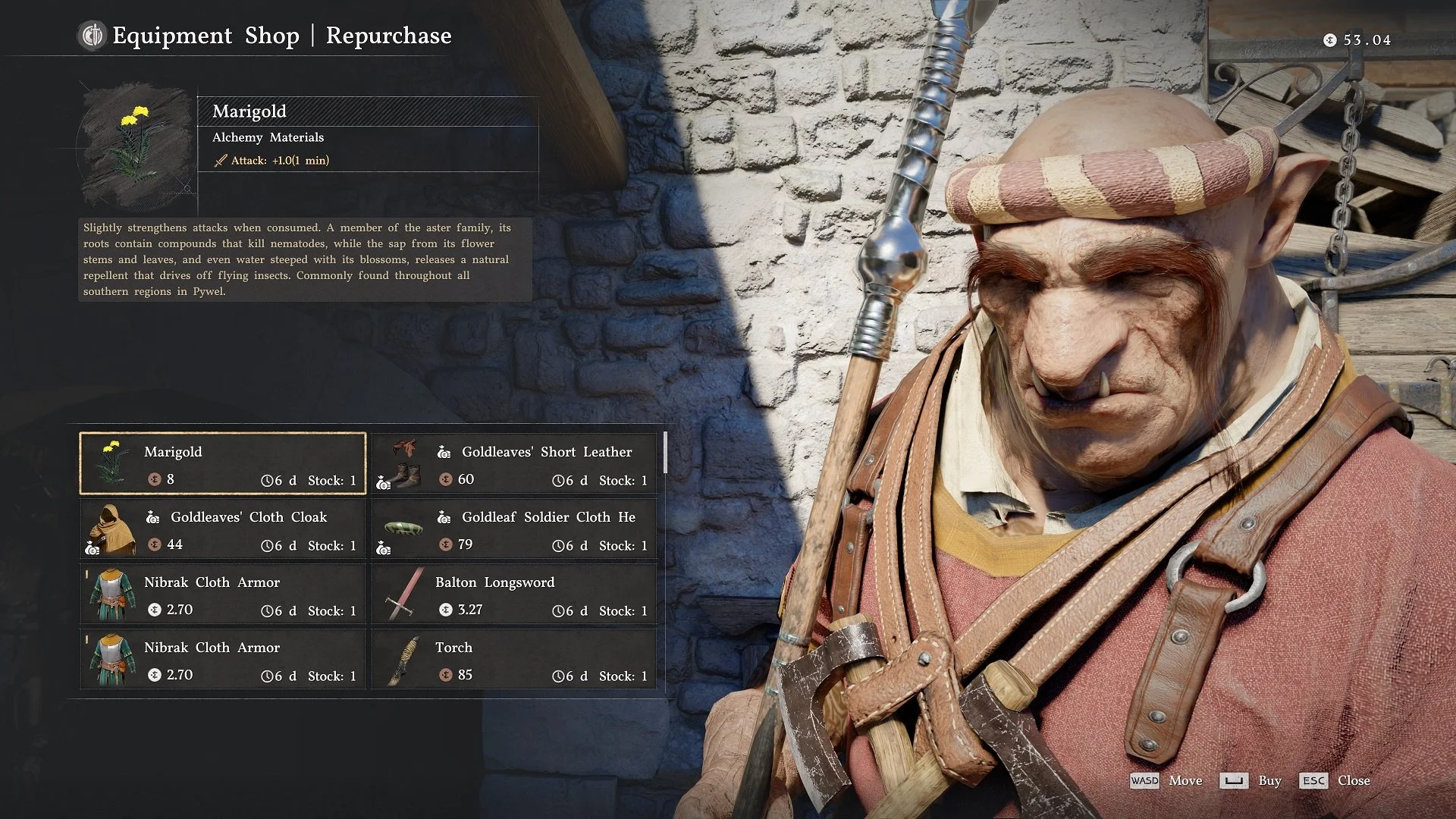The image size is (1456, 819).
Task: Pick the Goldleaf Soldier Cloth headgear entry
Action: click(x=514, y=529)
